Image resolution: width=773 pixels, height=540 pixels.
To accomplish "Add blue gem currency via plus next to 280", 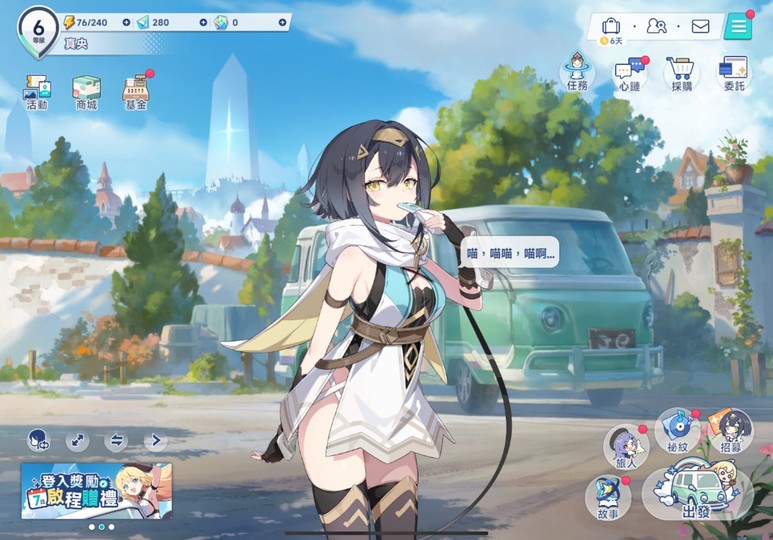I will pyautogui.click(x=204, y=22).
